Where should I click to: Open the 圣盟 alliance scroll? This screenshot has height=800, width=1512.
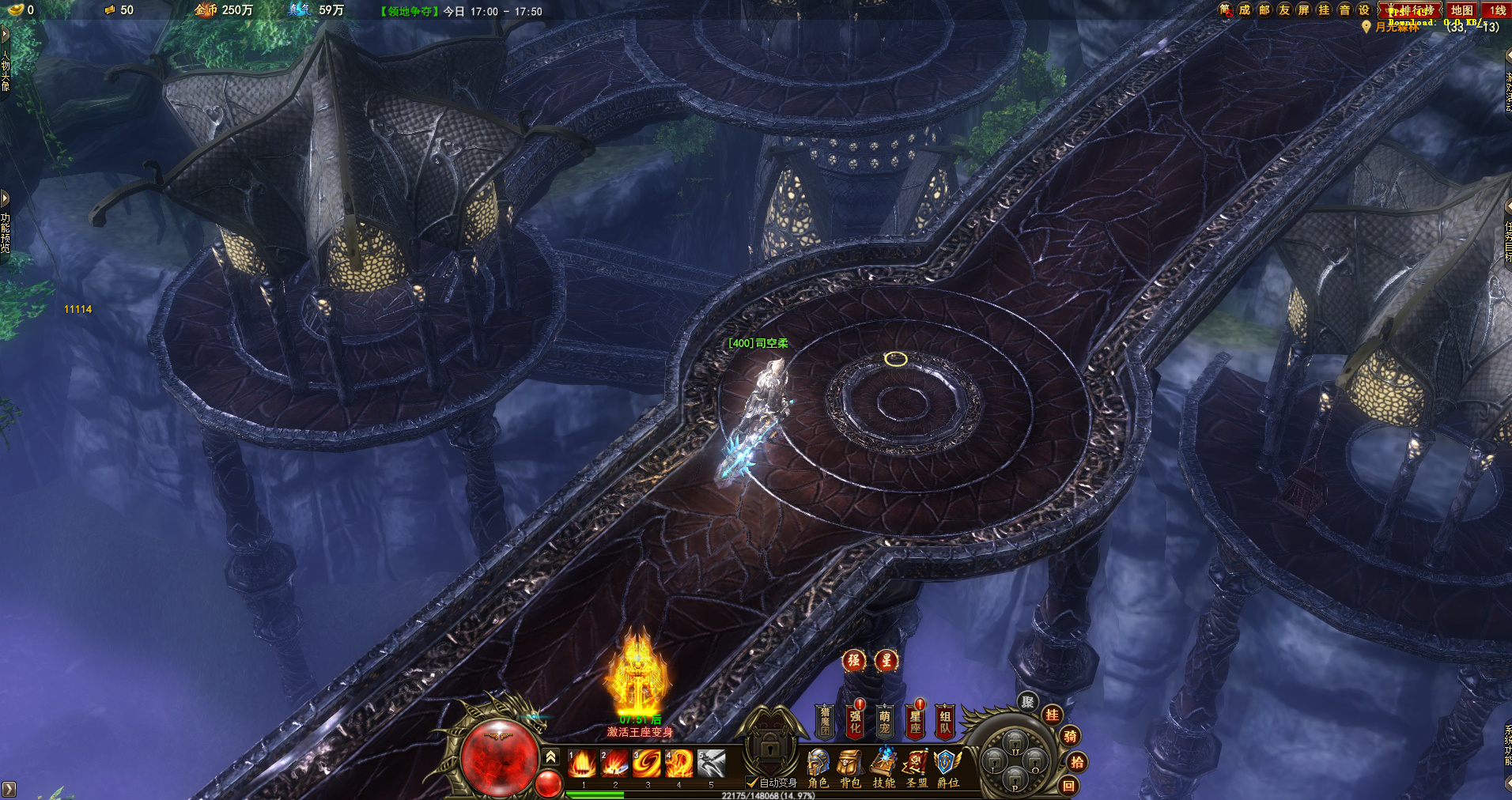click(917, 768)
